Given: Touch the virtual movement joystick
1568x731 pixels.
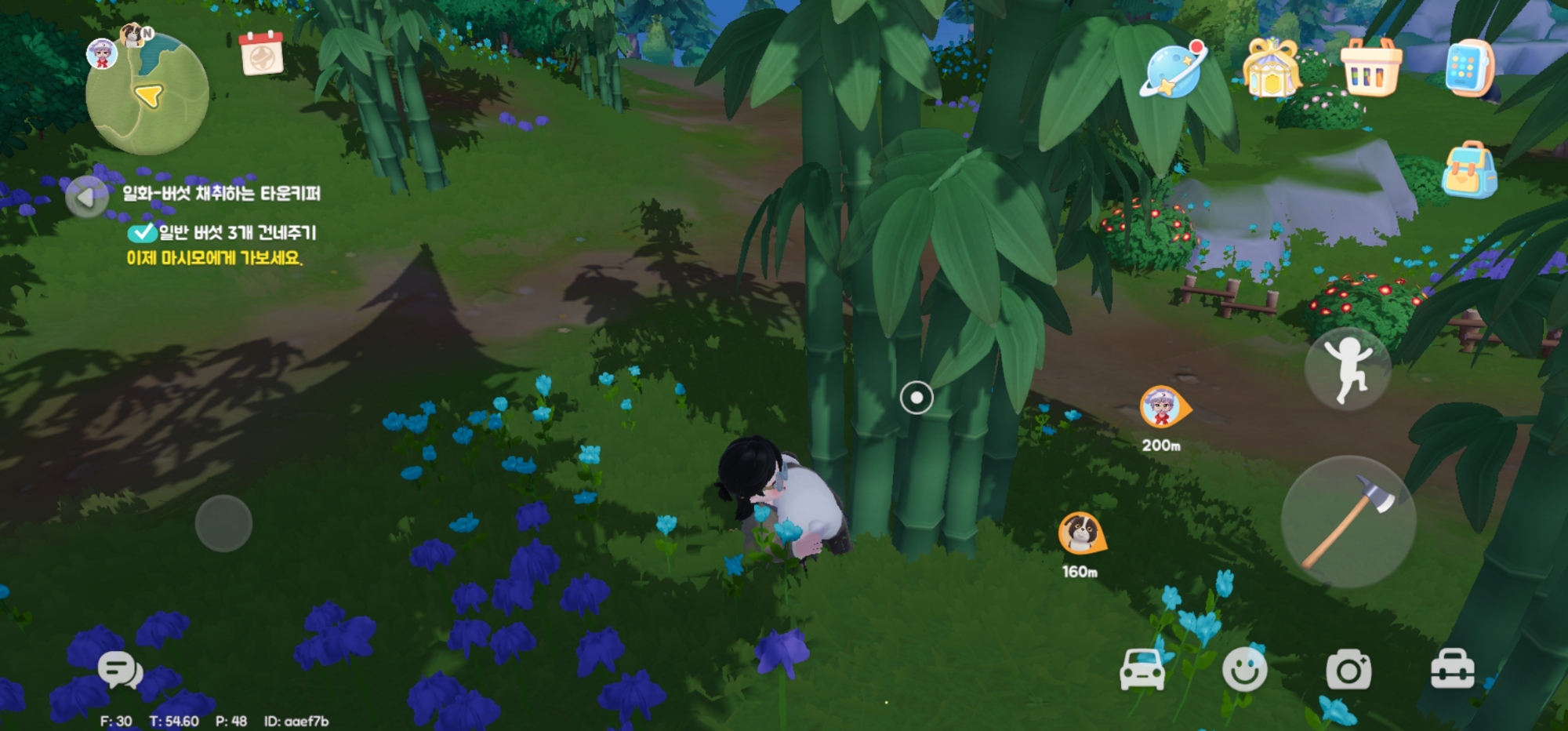Looking at the screenshot, I should point(223,523).
